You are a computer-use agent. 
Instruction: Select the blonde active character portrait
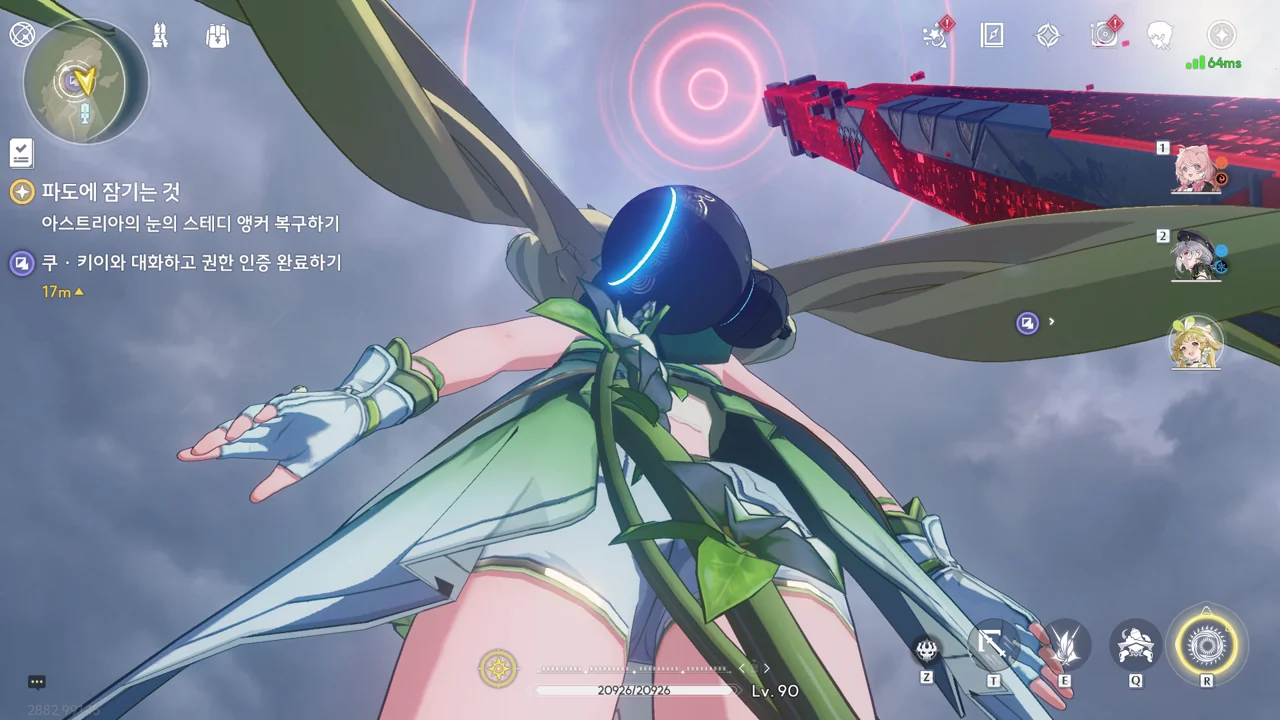coord(1196,343)
